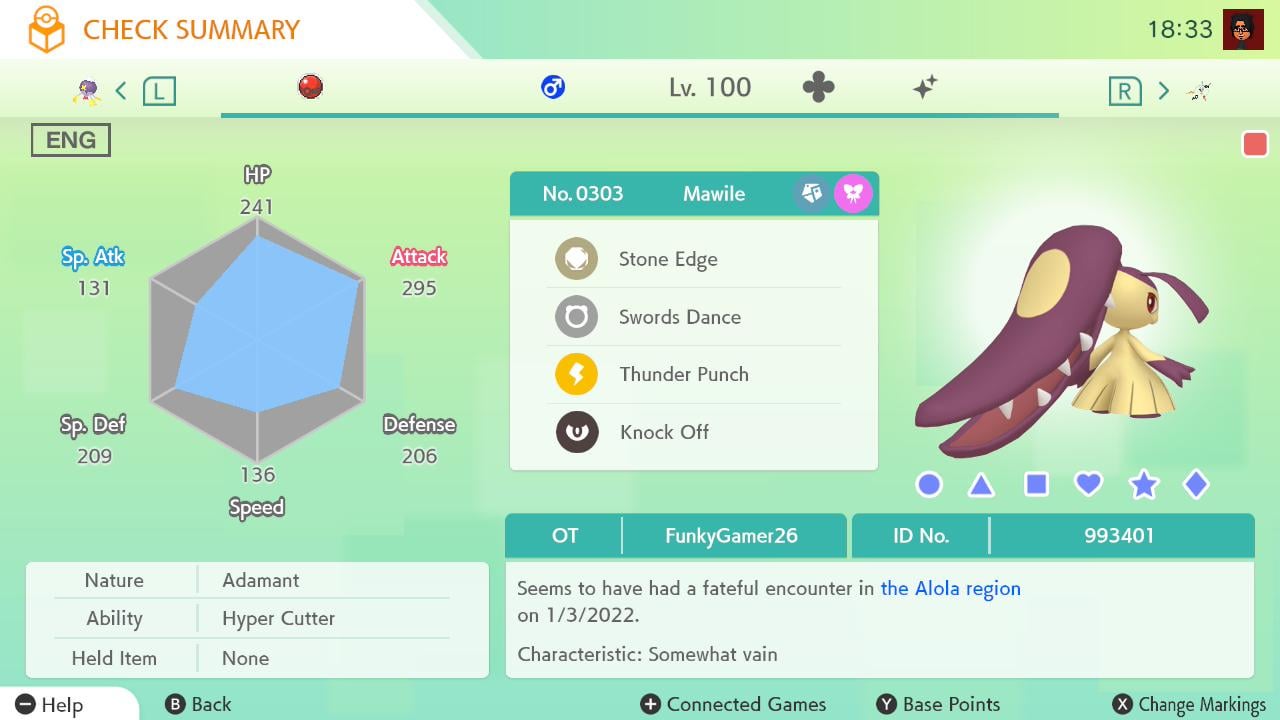
Task: Go to the next Pokémon arrow
Action: coord(1163,91)
